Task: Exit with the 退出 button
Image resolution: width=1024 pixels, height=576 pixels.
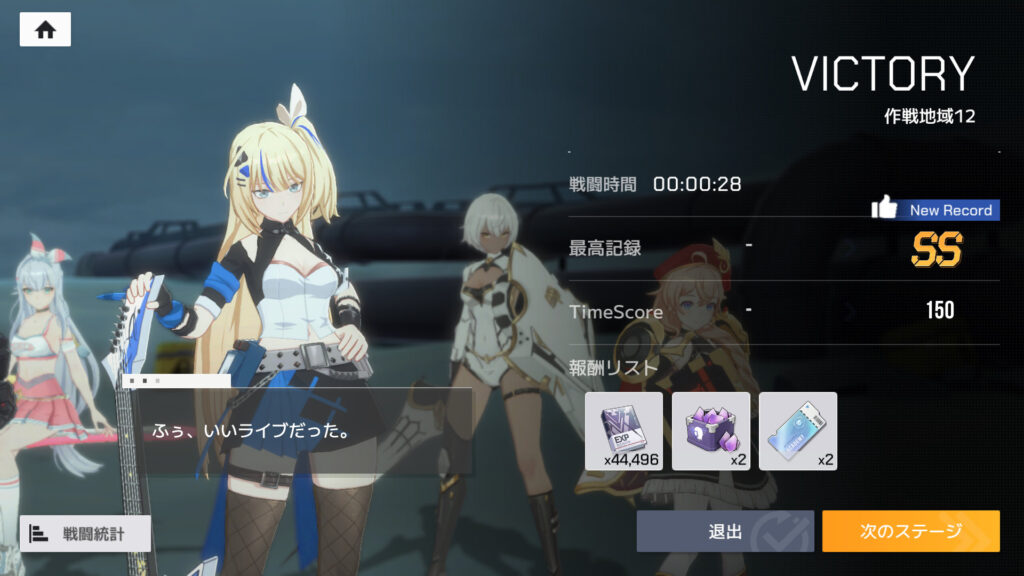Action: (x=725, y=531)
